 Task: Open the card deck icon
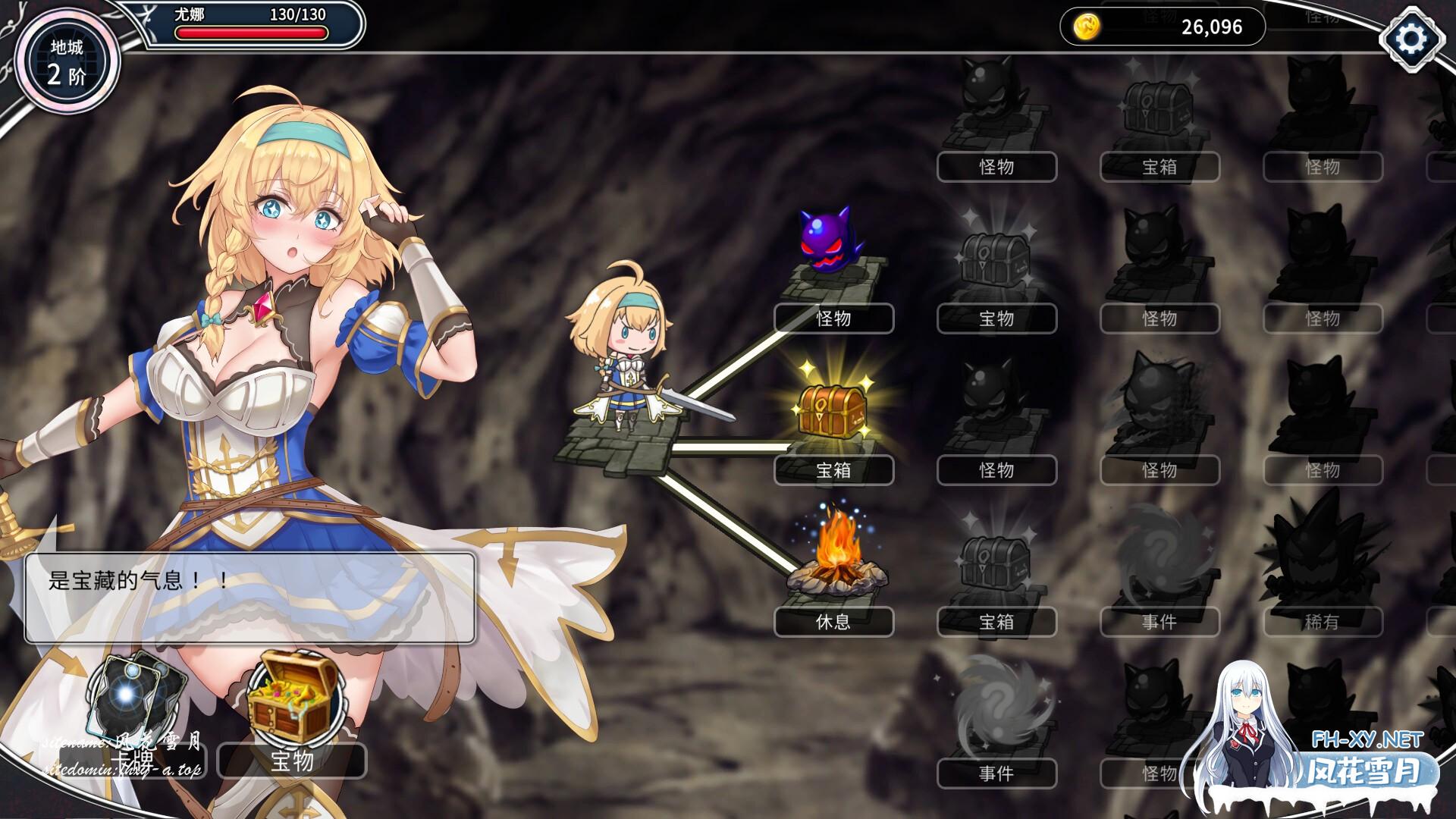click(x=136, y=696)
